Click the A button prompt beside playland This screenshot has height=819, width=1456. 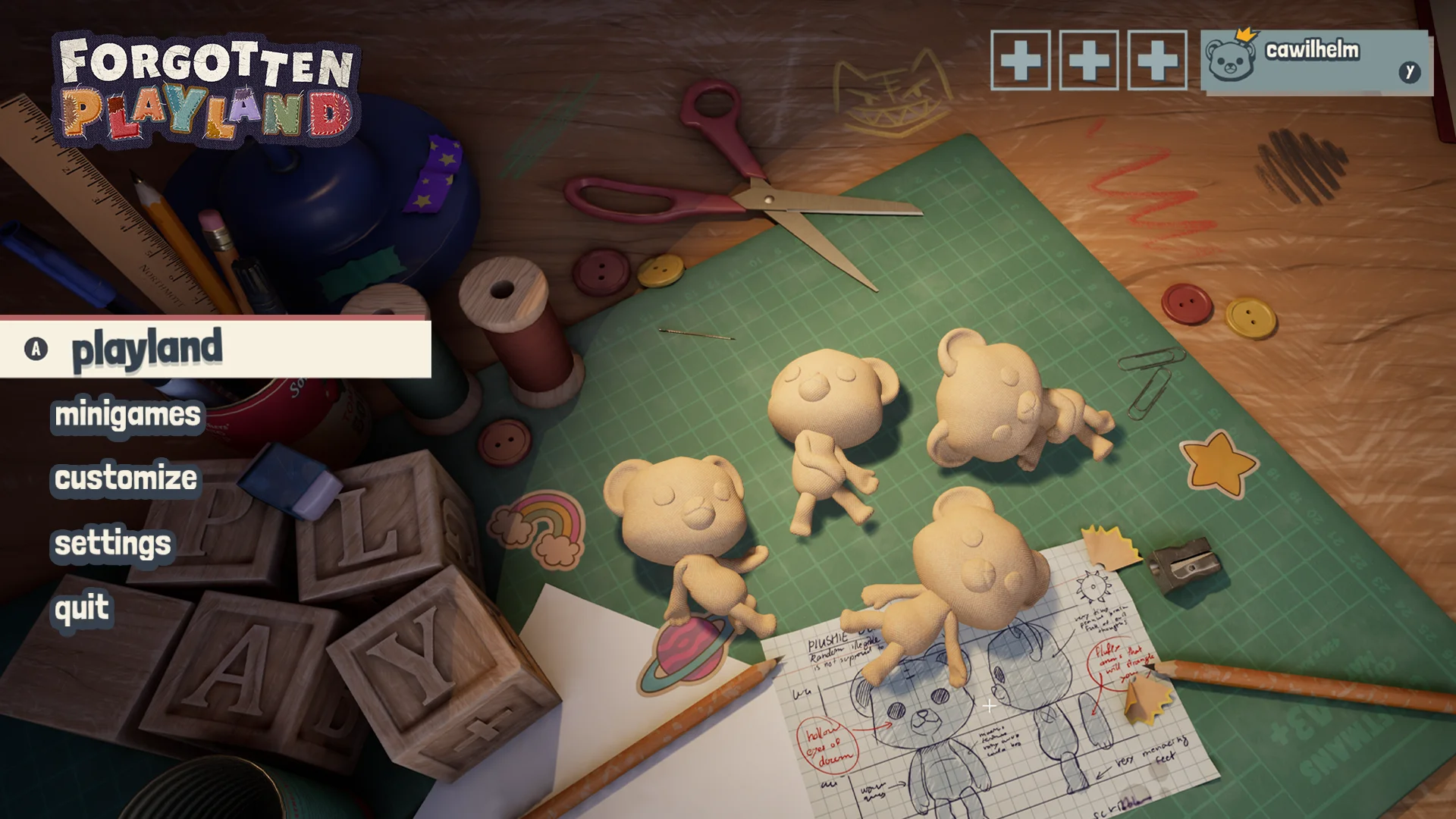[x=35, y=348]
